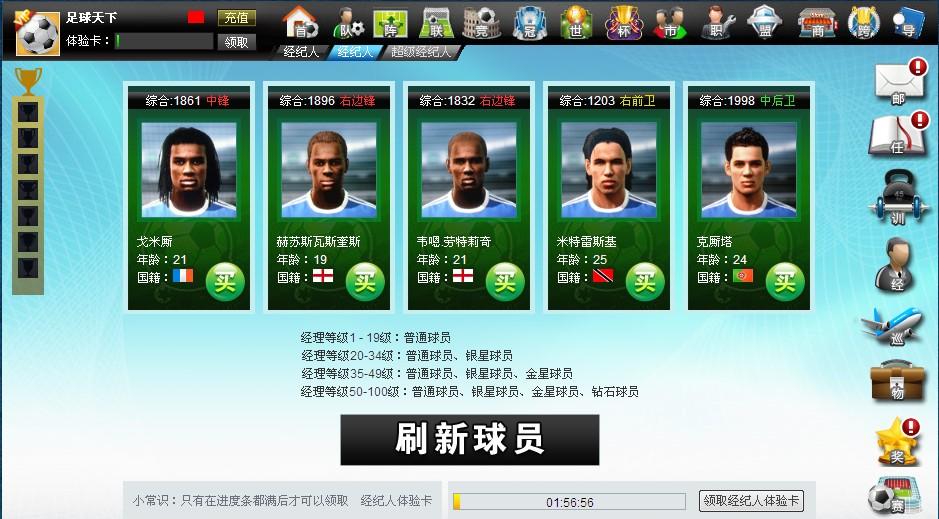Buy the player 米特雷斯基

645,279
